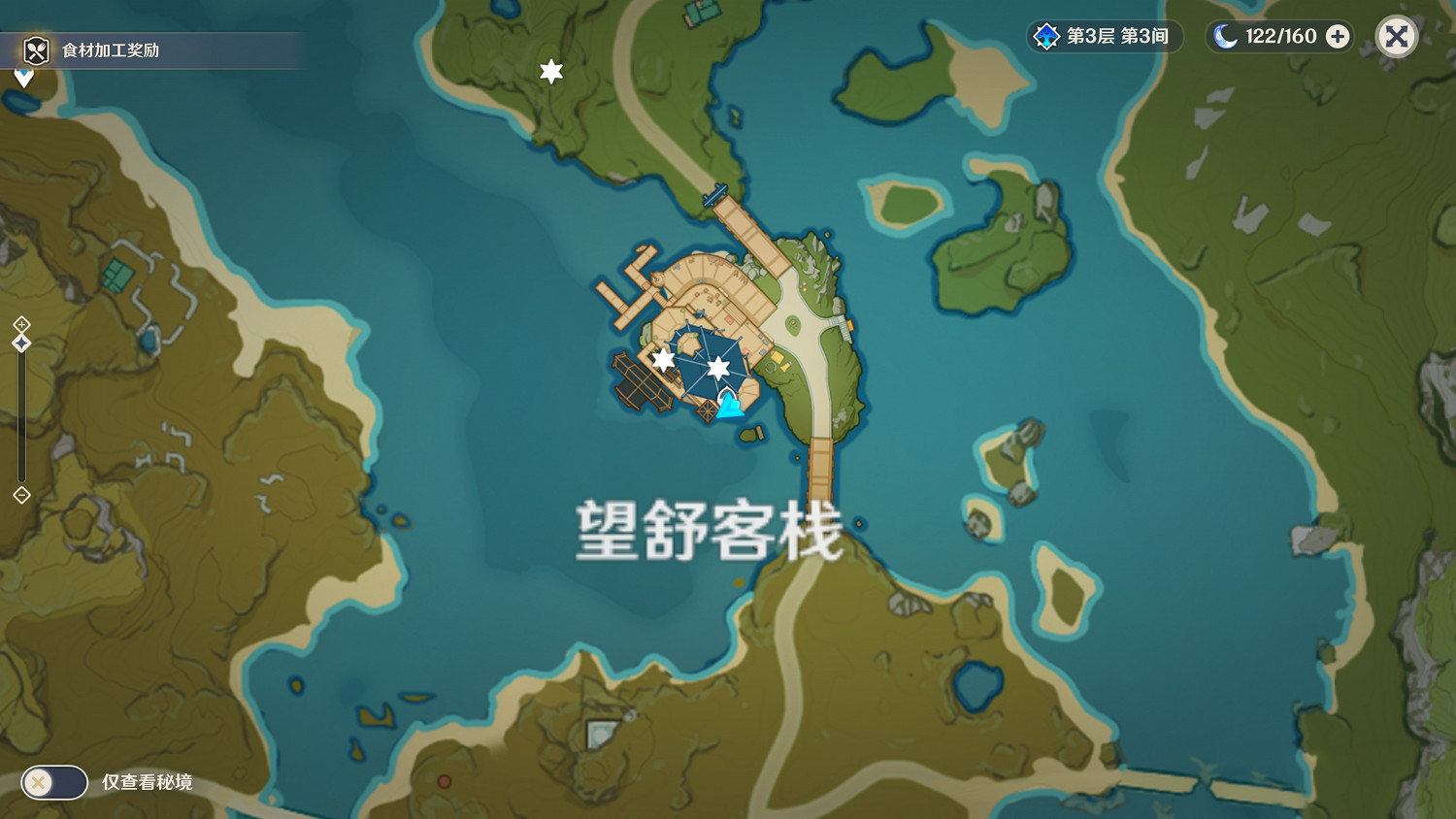Viewport: 1456px width, 819px height.
Task: Select the blue domain icon beside 第3层 第3间
Action: (1046, 37)
